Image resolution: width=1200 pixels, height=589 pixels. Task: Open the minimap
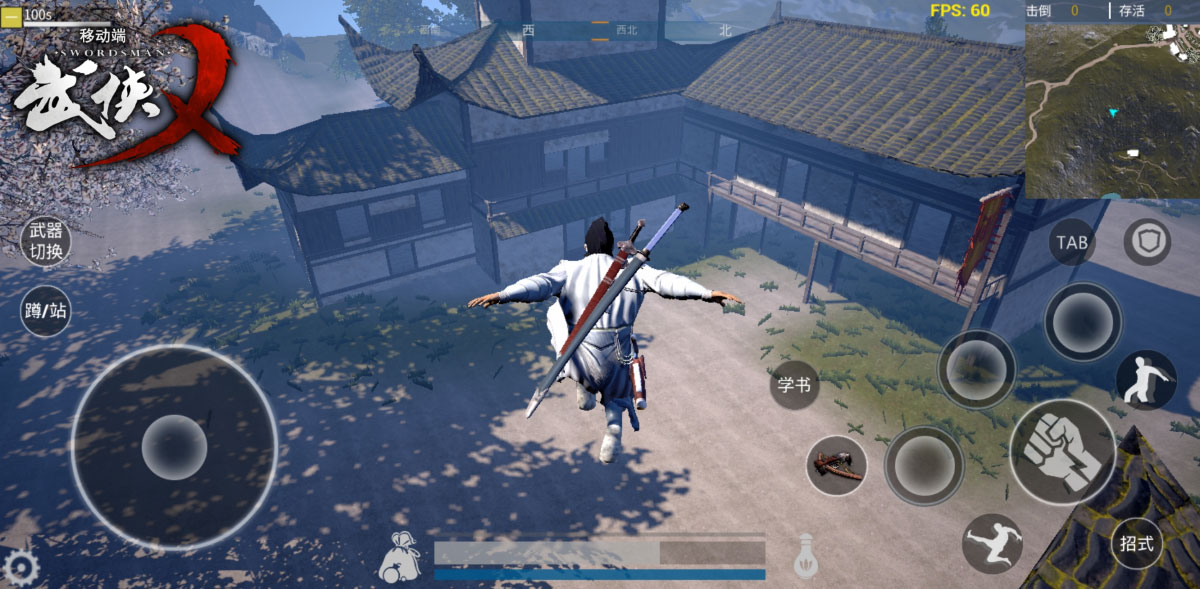(1111, 110)
